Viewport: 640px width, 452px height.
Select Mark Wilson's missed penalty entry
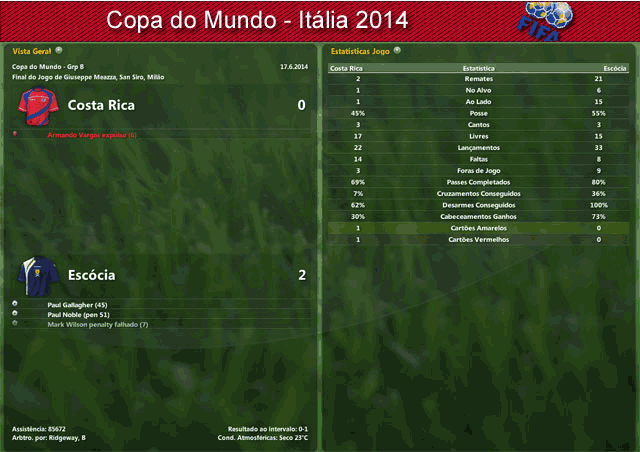(x=97, y=324)
